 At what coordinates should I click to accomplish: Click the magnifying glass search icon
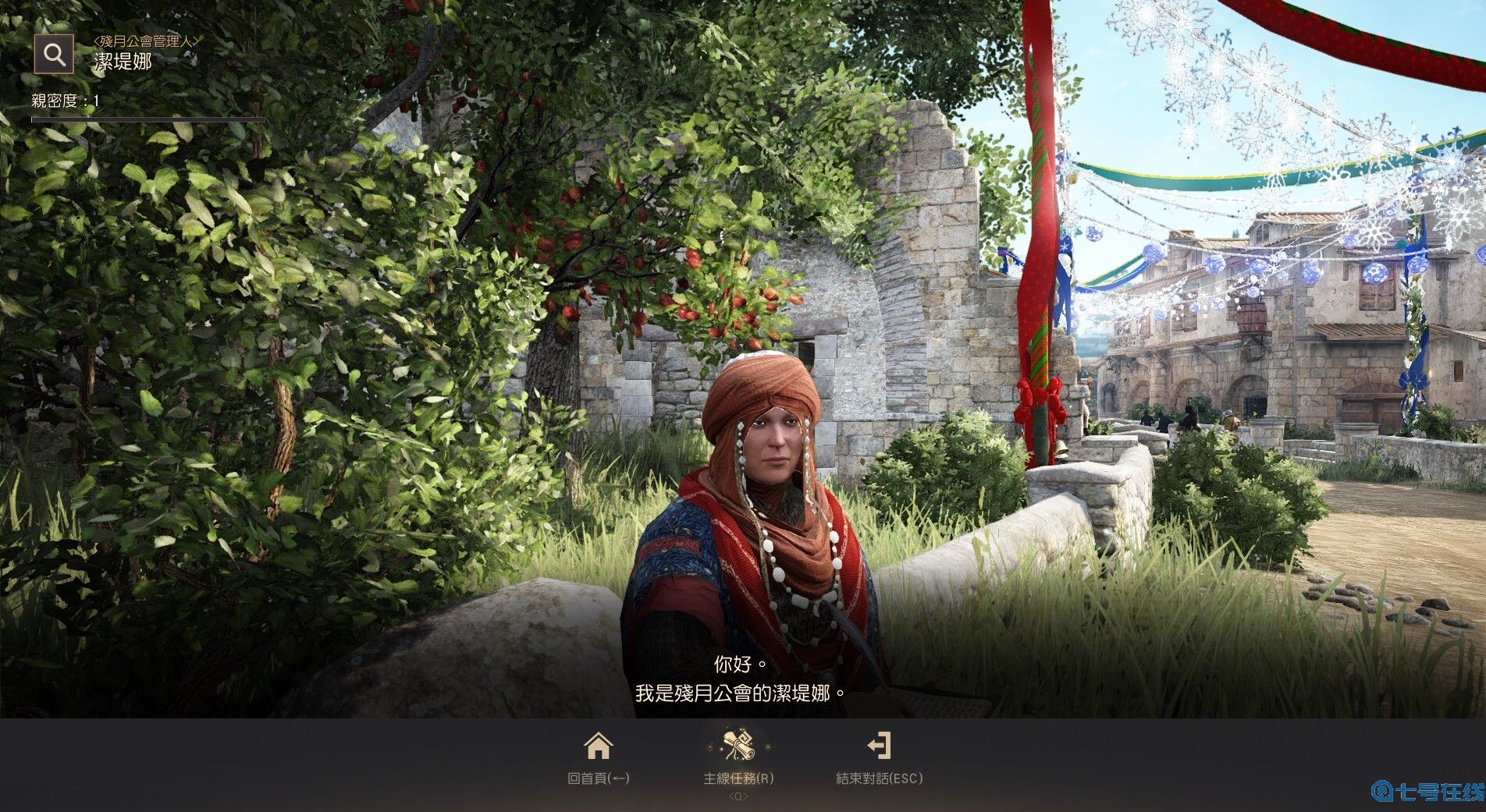pyautogui.click(x=54, y=55)
